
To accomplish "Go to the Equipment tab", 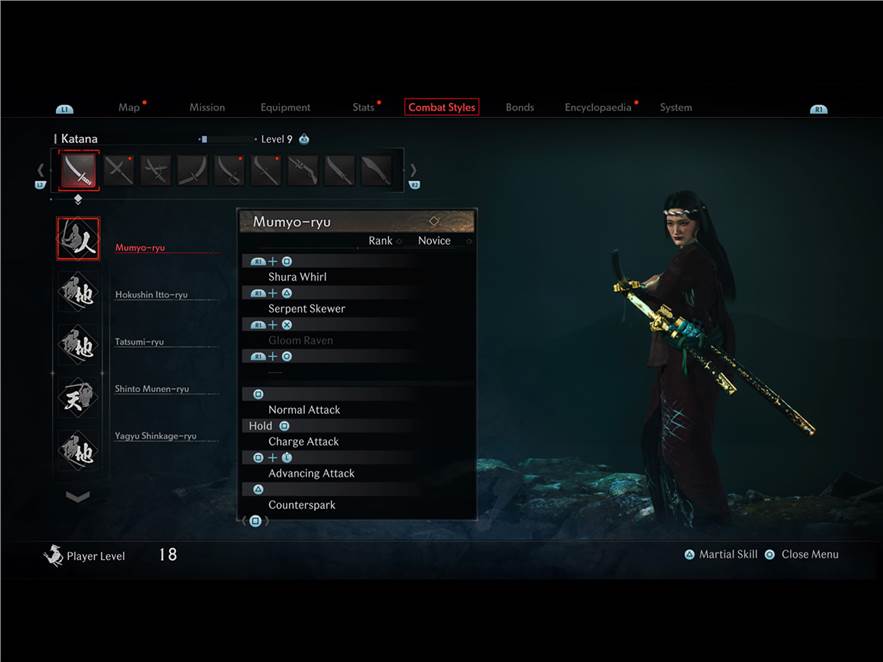I will [x=285, y=108].
